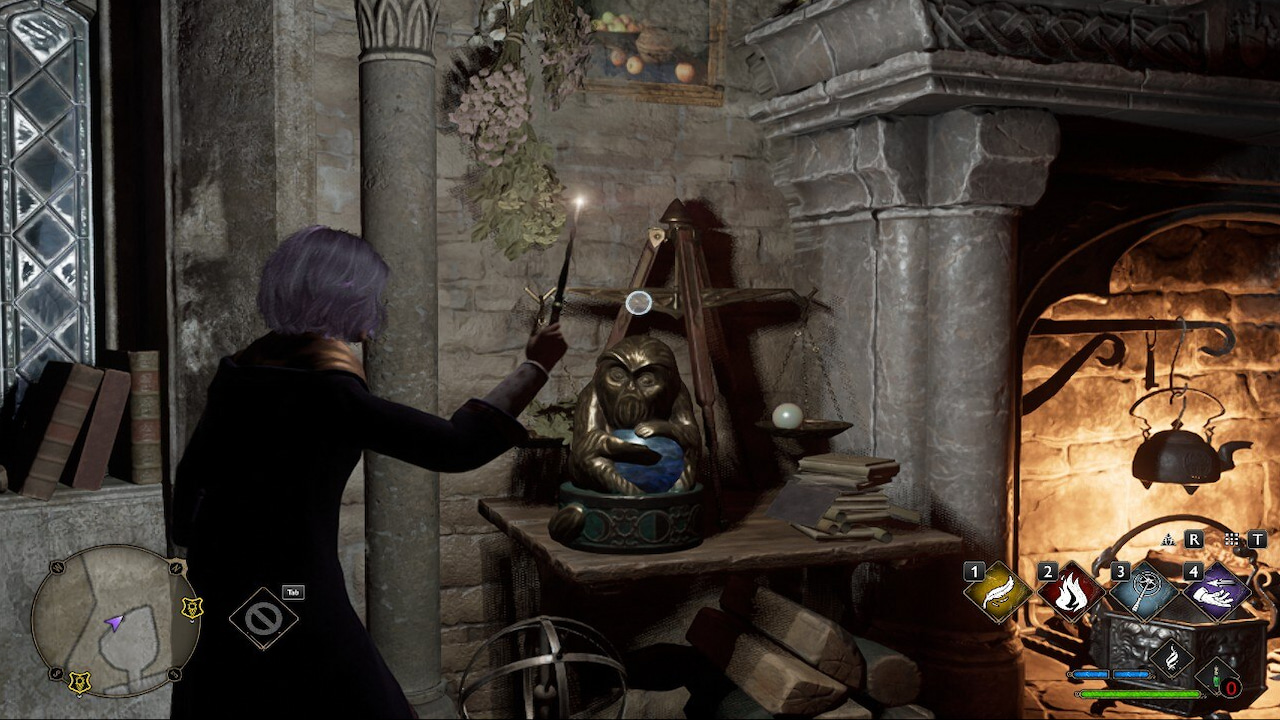Image resolution: width=1280 pixels, height=720 pixels.
Task: Toggle the T keybind tool icon
Action: pyautogui.click(x=1257, y=539)
